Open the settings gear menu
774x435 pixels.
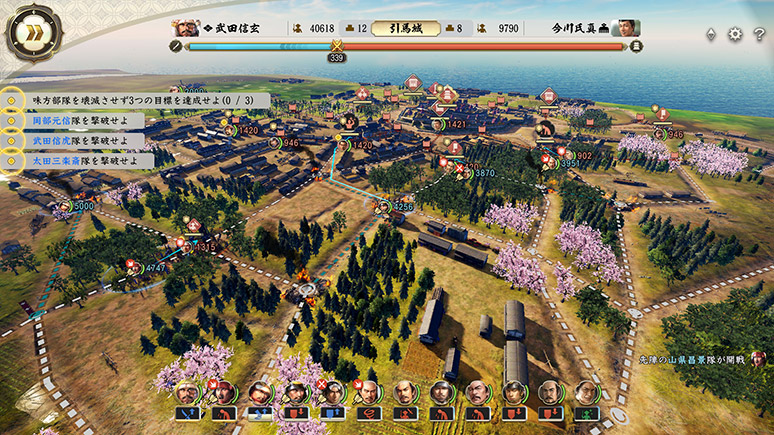coord(735,34)
